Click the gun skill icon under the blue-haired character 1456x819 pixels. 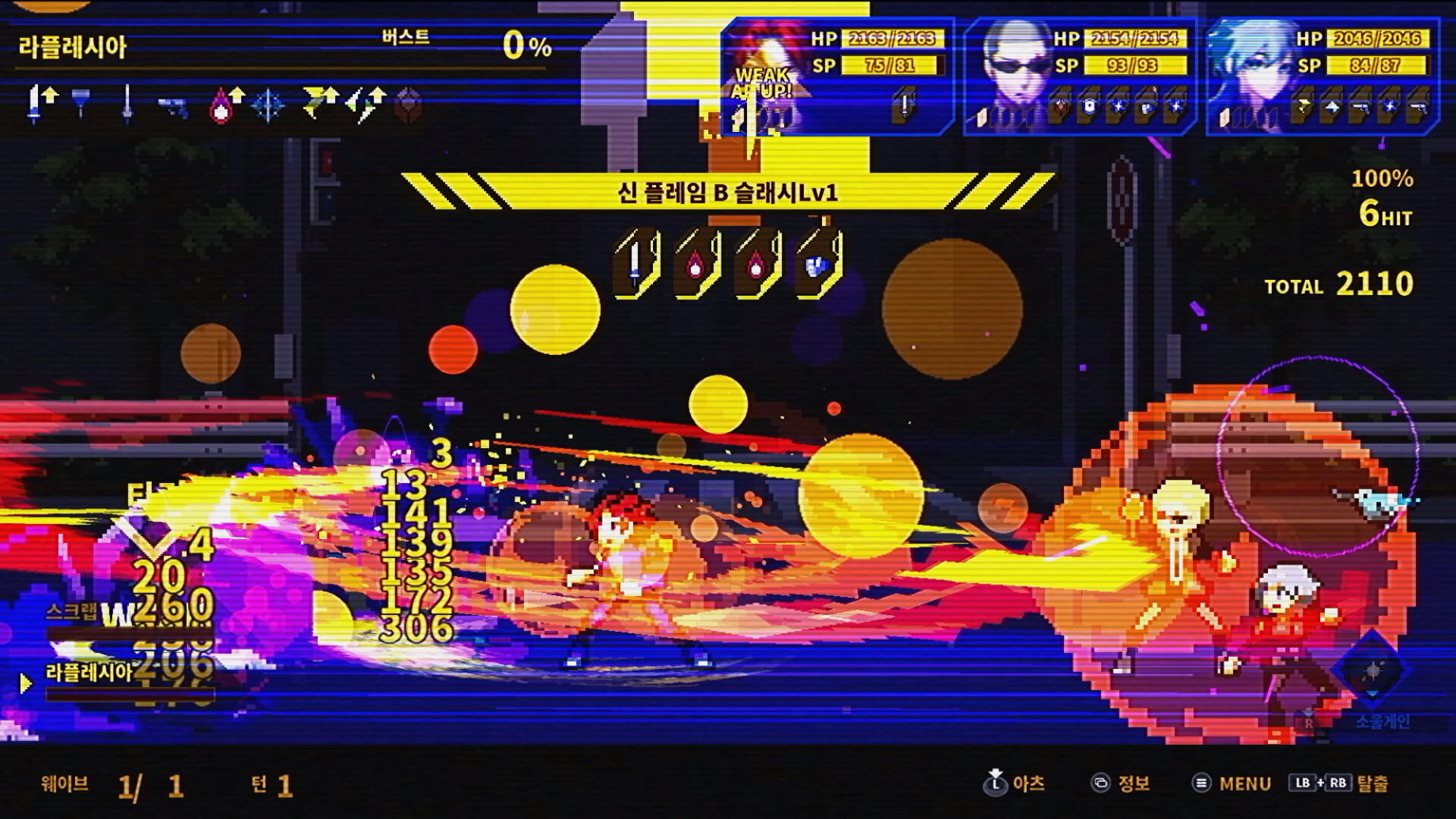1358,108
